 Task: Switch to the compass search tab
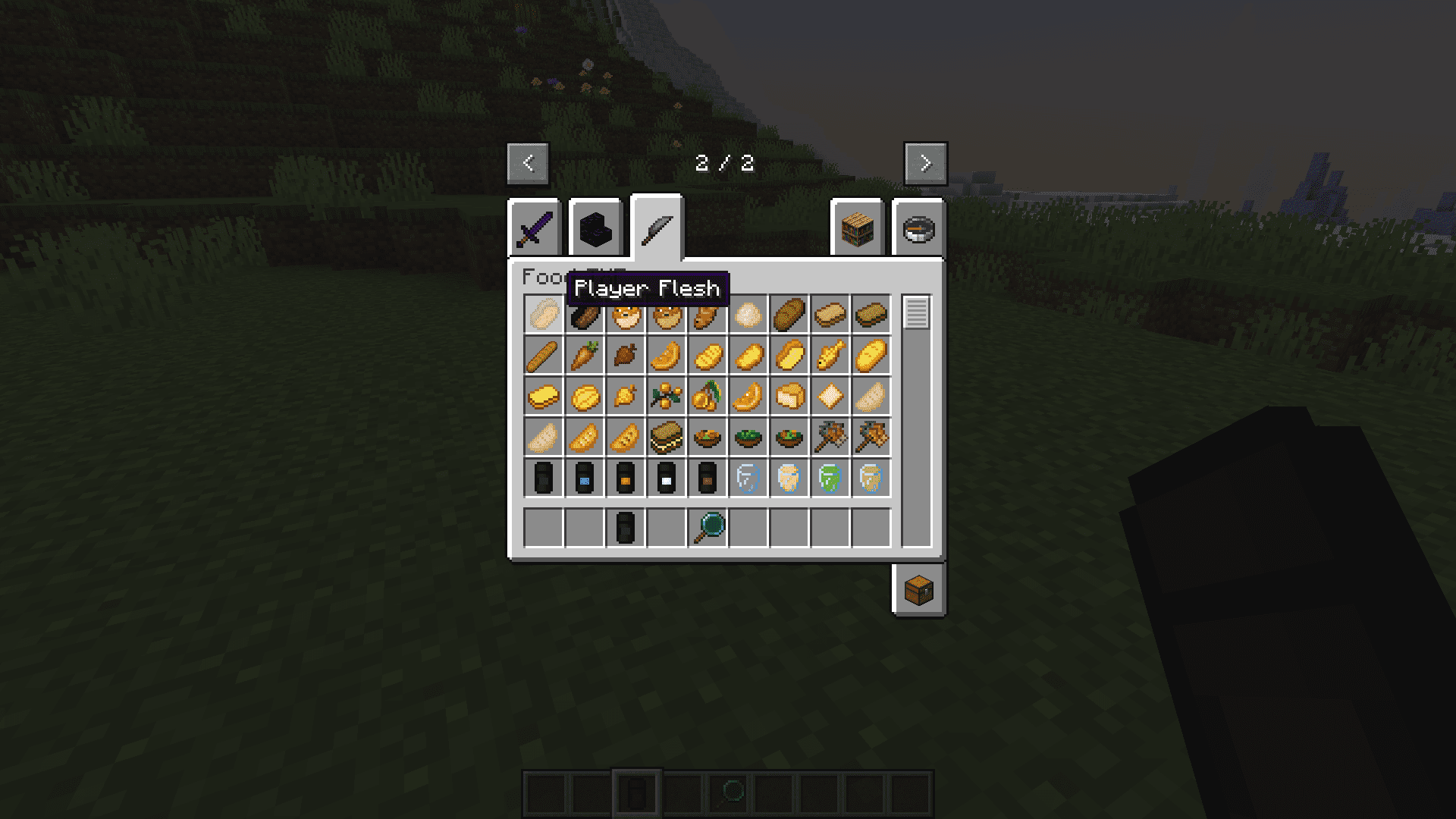918,228
